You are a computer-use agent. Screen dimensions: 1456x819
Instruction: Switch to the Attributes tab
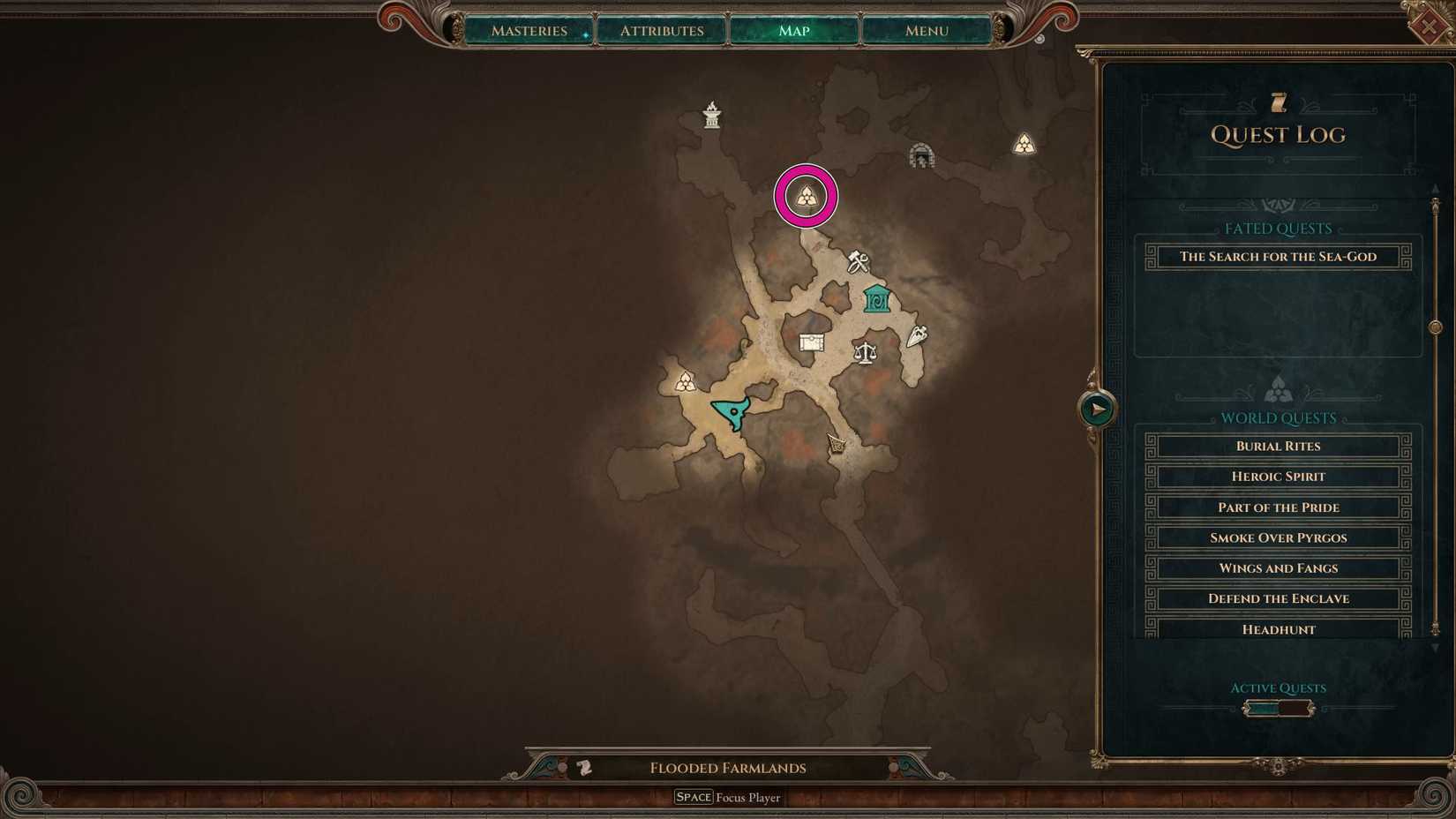[x=661, y=30]
